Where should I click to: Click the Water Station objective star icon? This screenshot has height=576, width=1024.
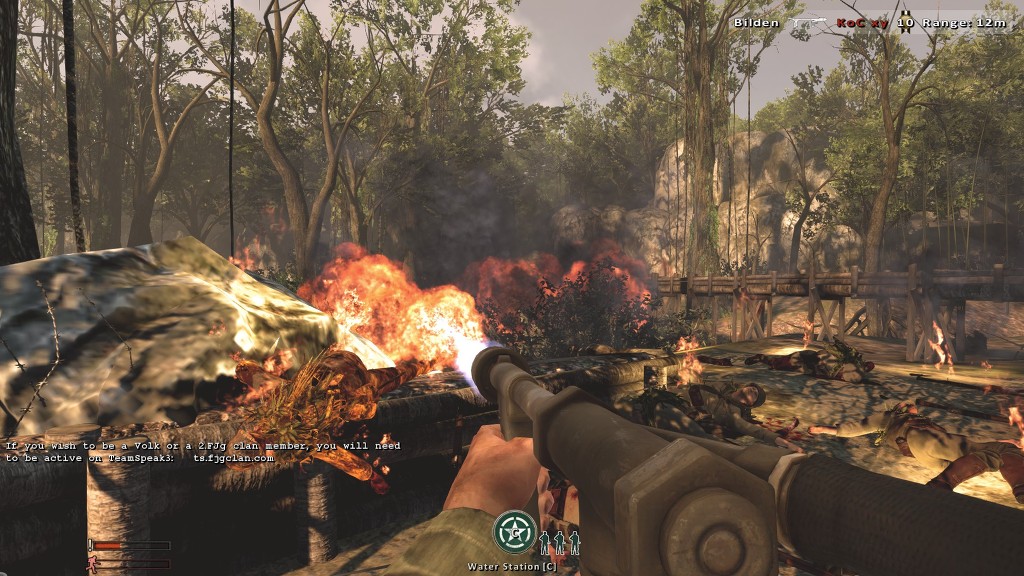point(514,532)
